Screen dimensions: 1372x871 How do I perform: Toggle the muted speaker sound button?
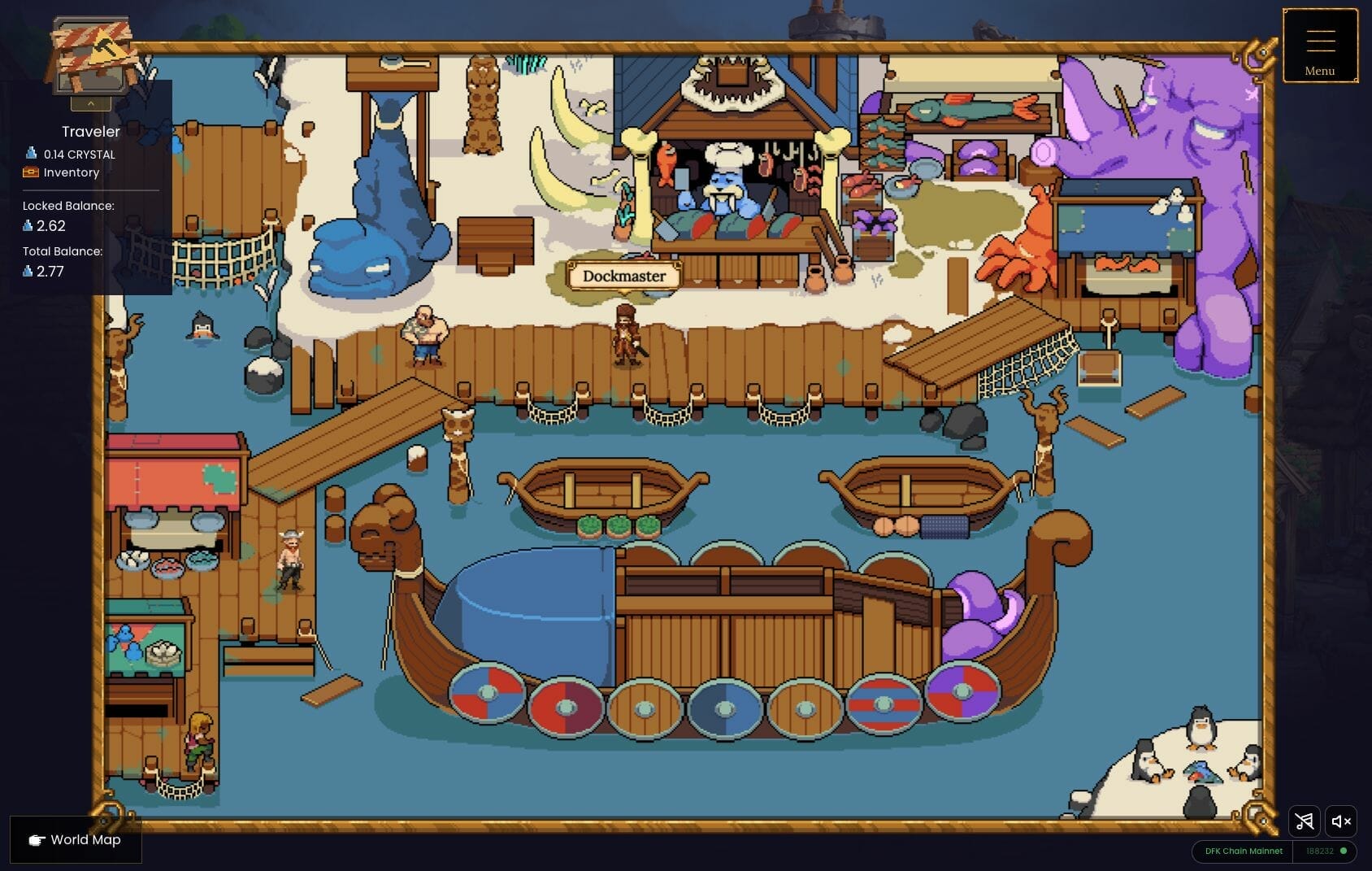[1341, 821]
